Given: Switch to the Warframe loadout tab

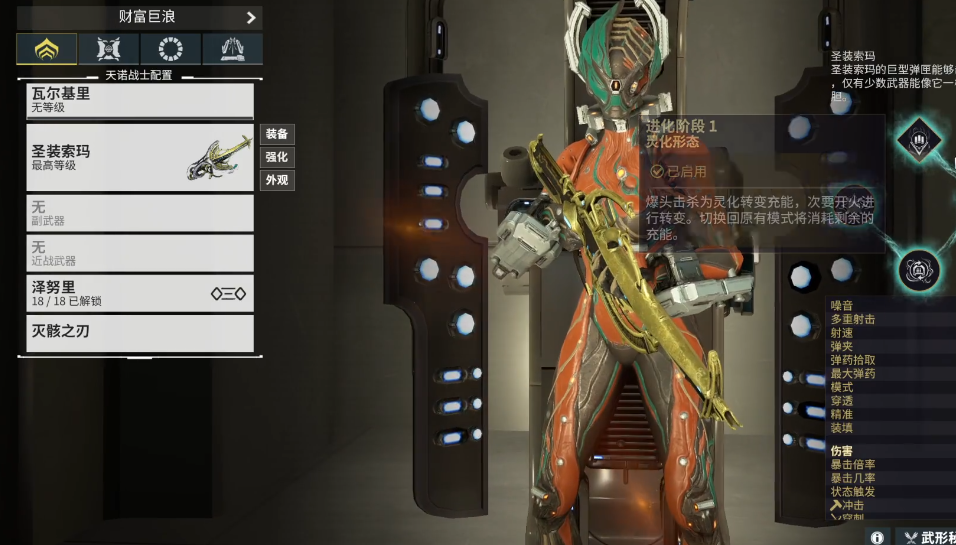Looking at the screenshot, I should [46, 49].
